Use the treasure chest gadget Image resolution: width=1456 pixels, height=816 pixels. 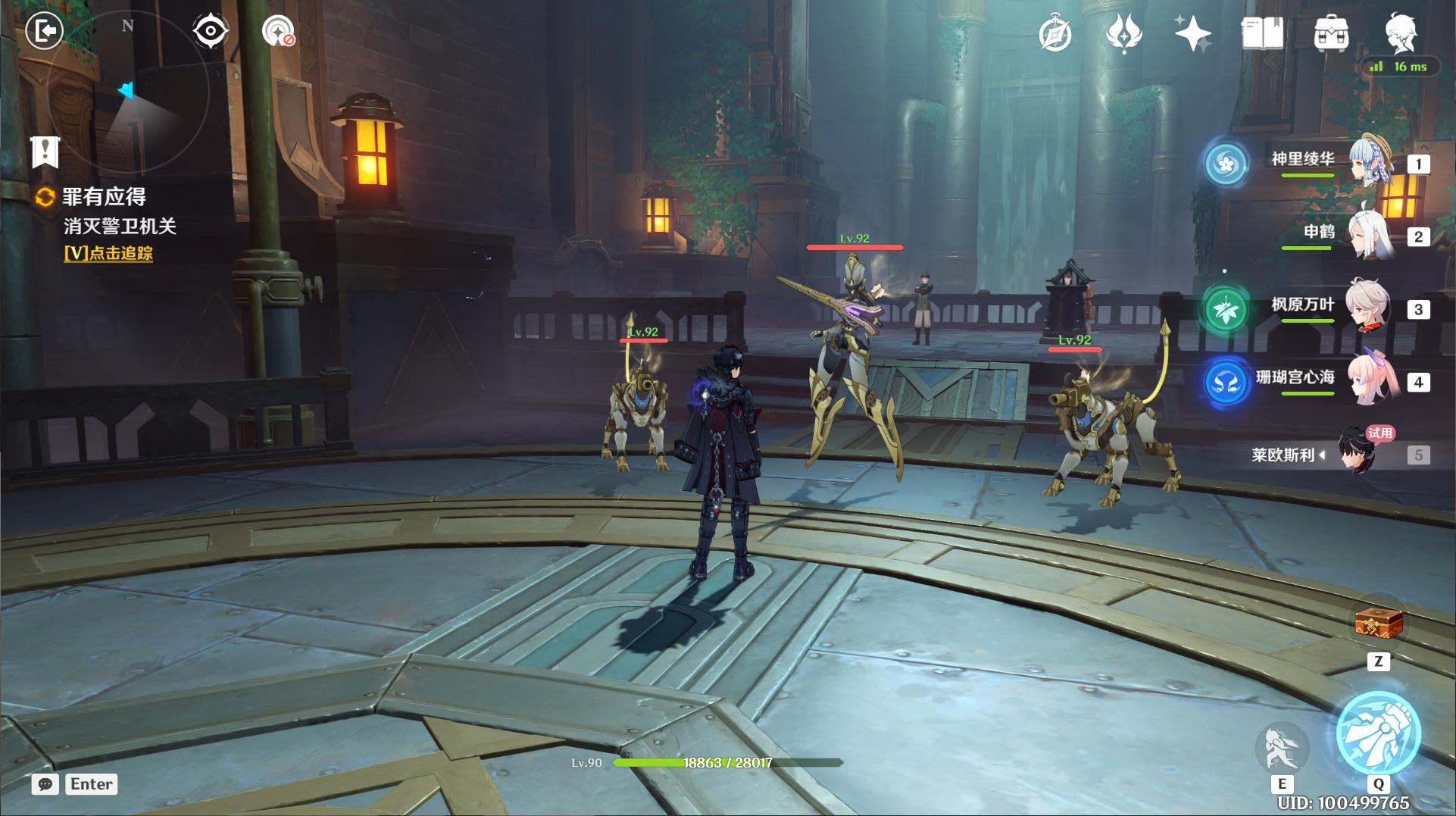pyautogui.click(x=1378, y=625)
